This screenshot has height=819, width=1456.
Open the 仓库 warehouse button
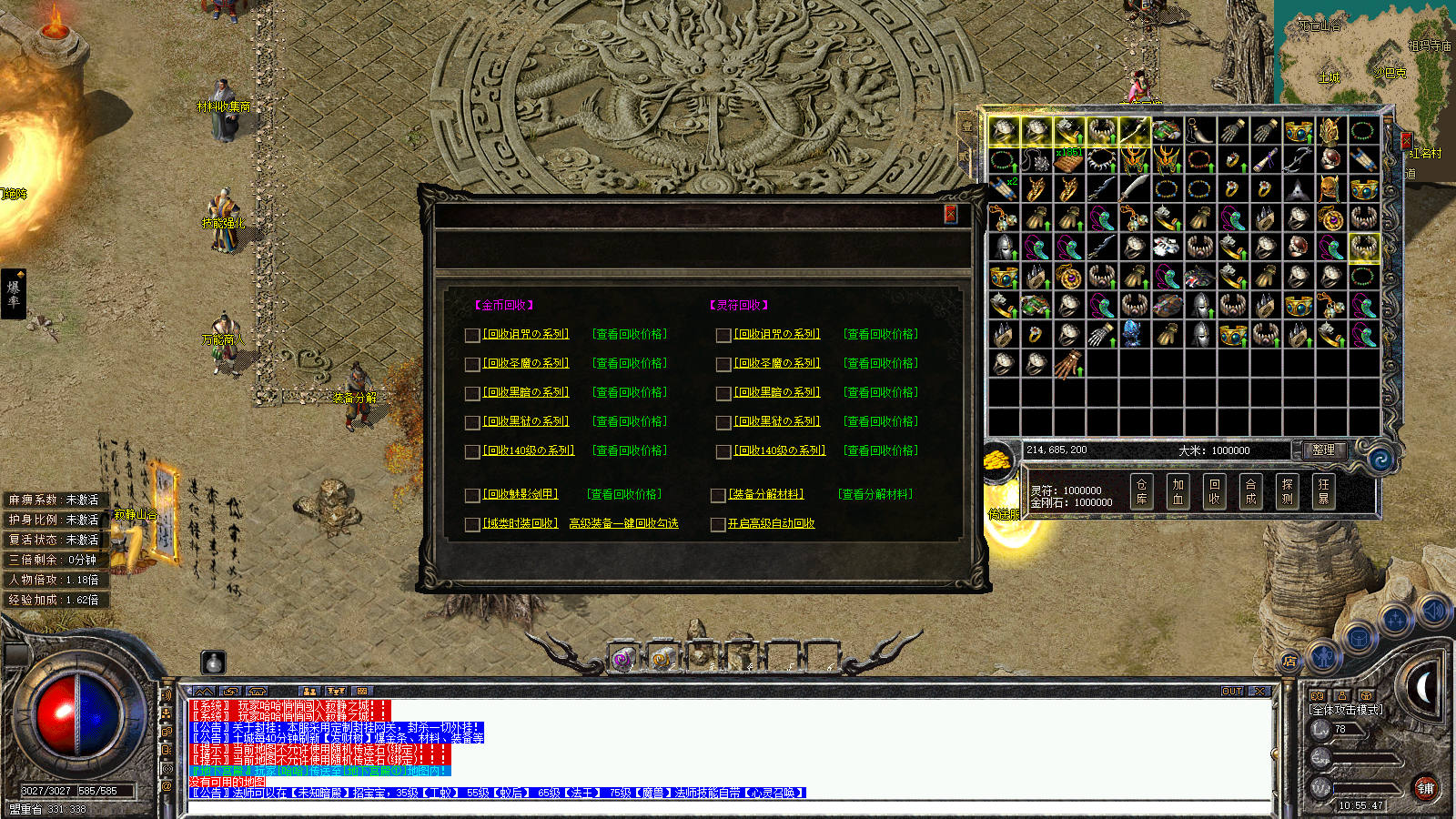[1141, 491]
